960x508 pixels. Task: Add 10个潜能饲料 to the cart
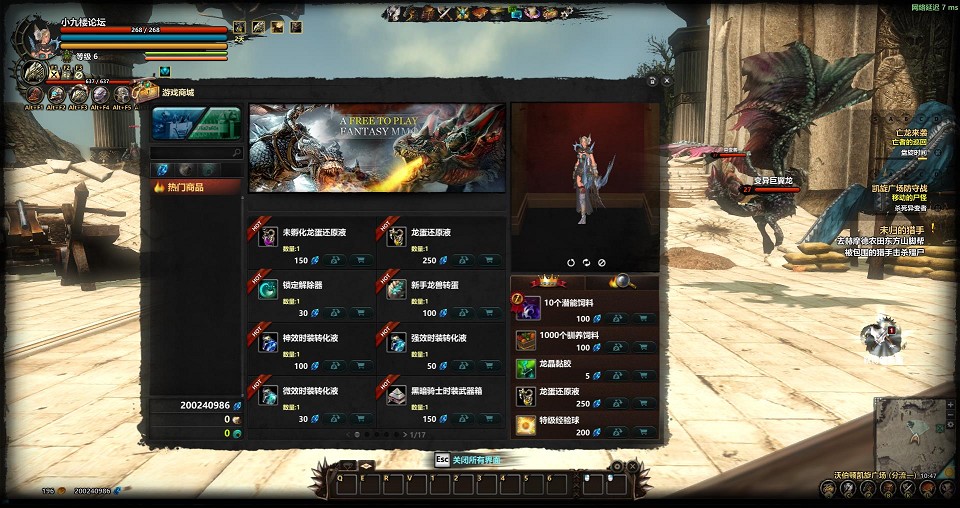point(645,318)
